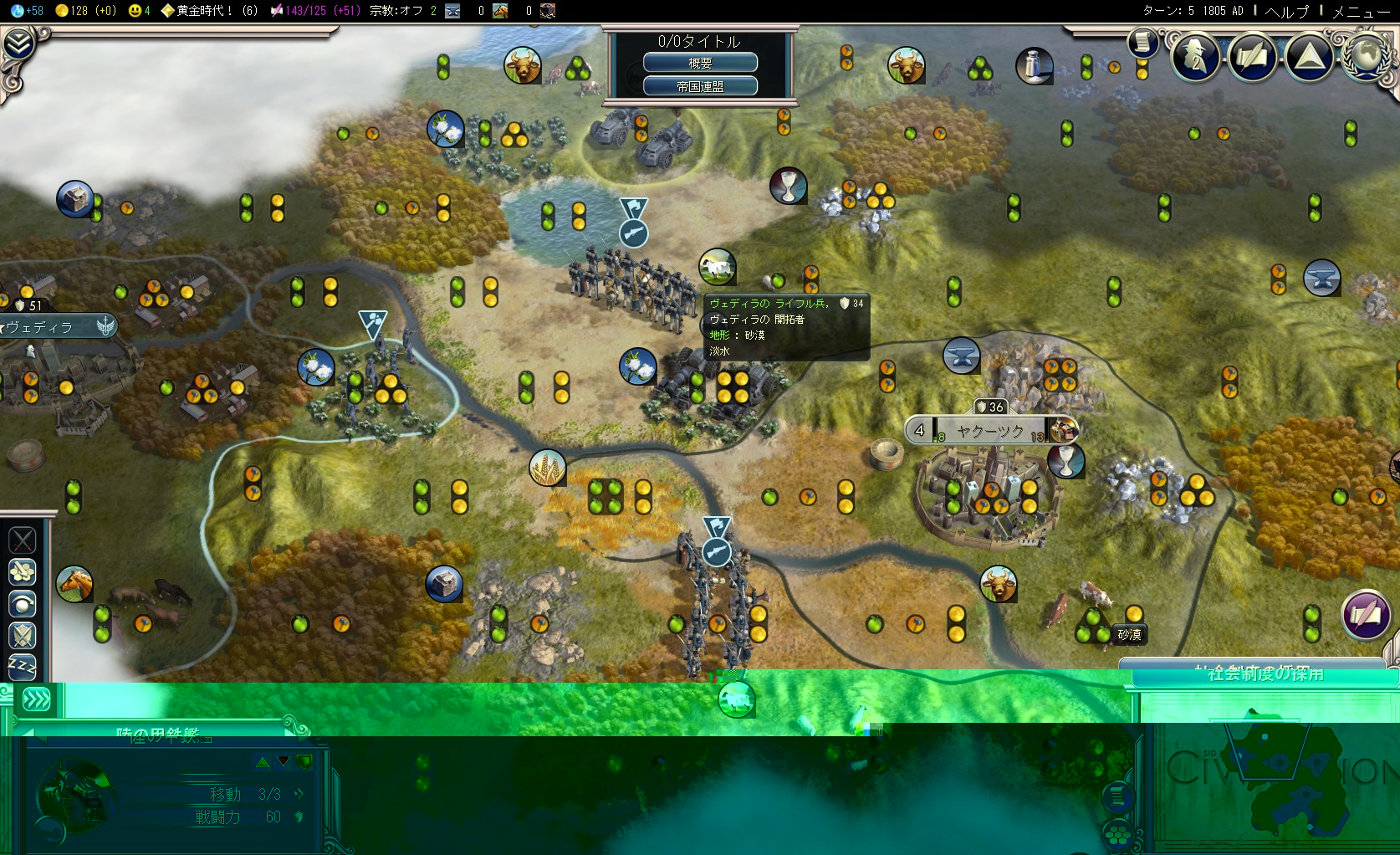Select the sleep Zzz unit action
This screenshot has width=1400, height=855.
click(23, 667)
